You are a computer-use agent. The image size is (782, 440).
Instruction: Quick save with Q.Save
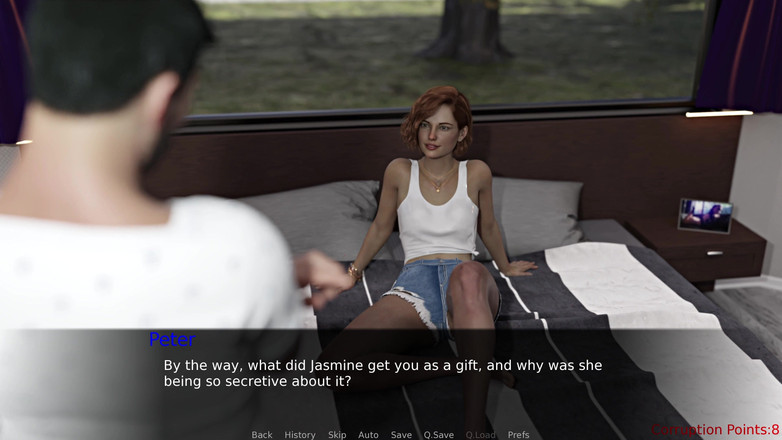pos(438,435)
